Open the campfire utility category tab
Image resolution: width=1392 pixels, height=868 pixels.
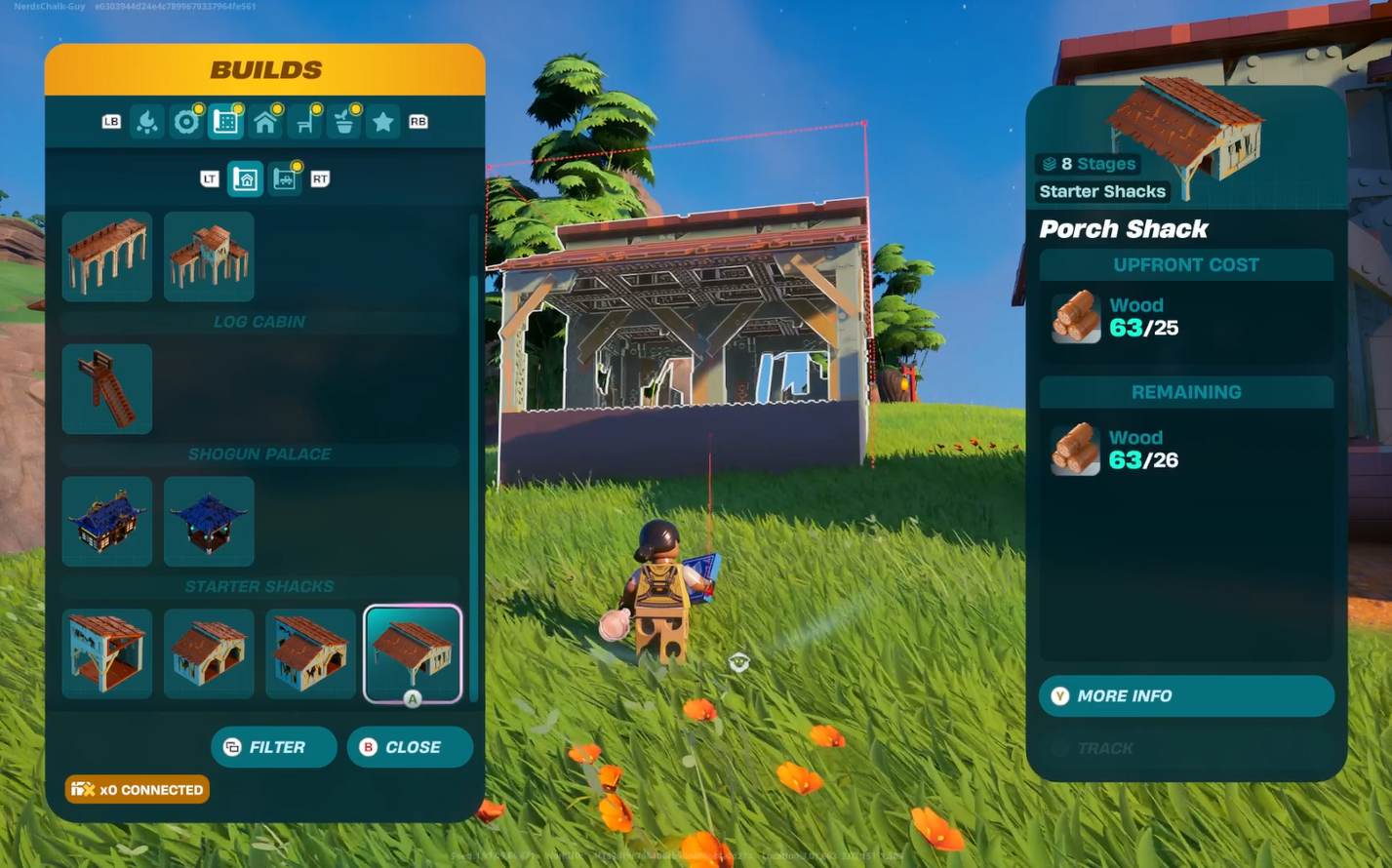147,122
